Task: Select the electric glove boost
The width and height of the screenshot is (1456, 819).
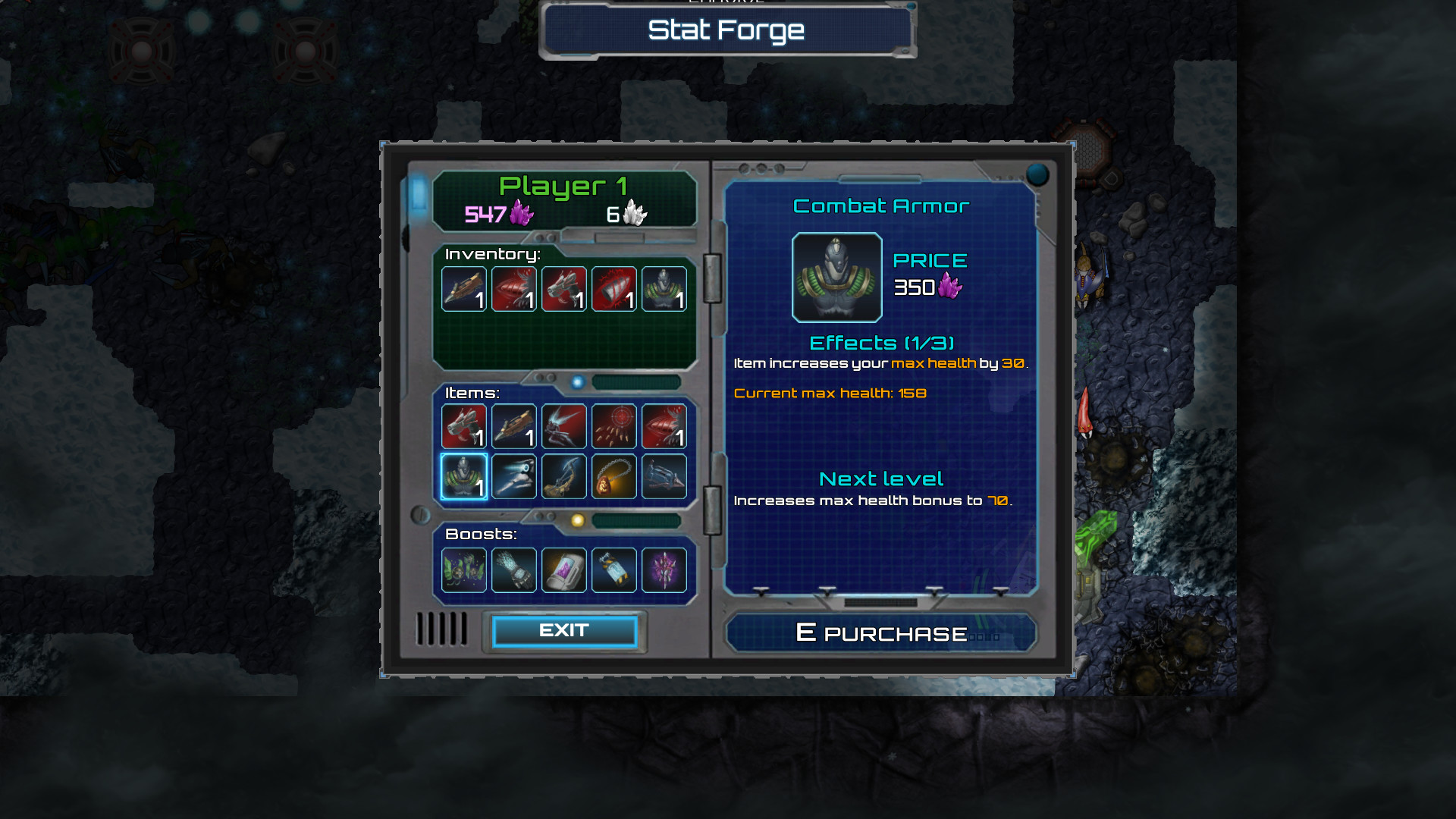Action: (x=514, y=570)
